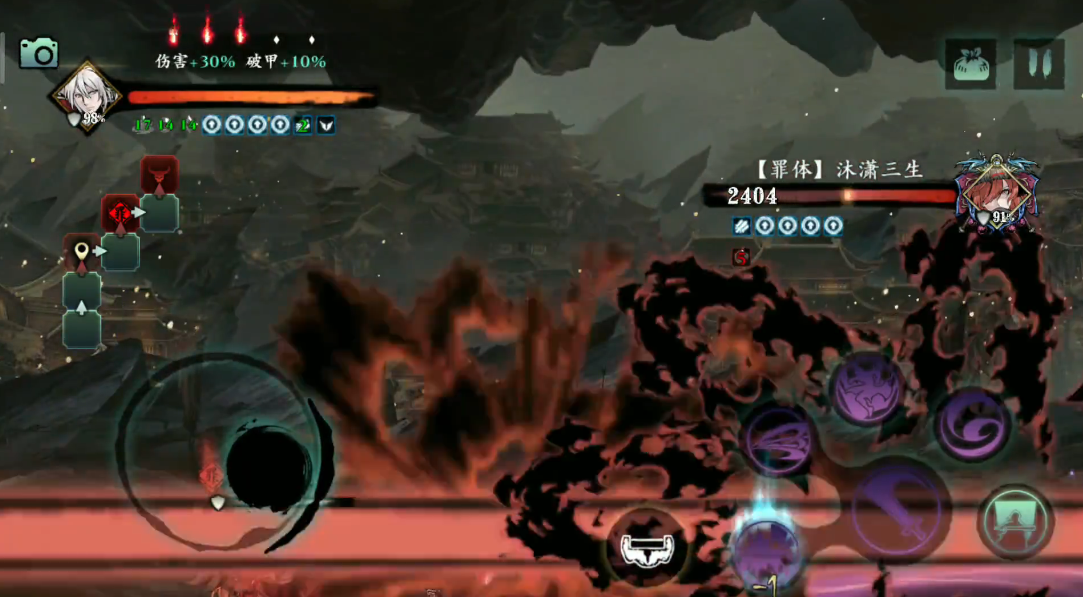The width and height of the screenshot is (1083, 597).
Task: Tap the virtual joystick black knob
Action: tap(268, 468)
